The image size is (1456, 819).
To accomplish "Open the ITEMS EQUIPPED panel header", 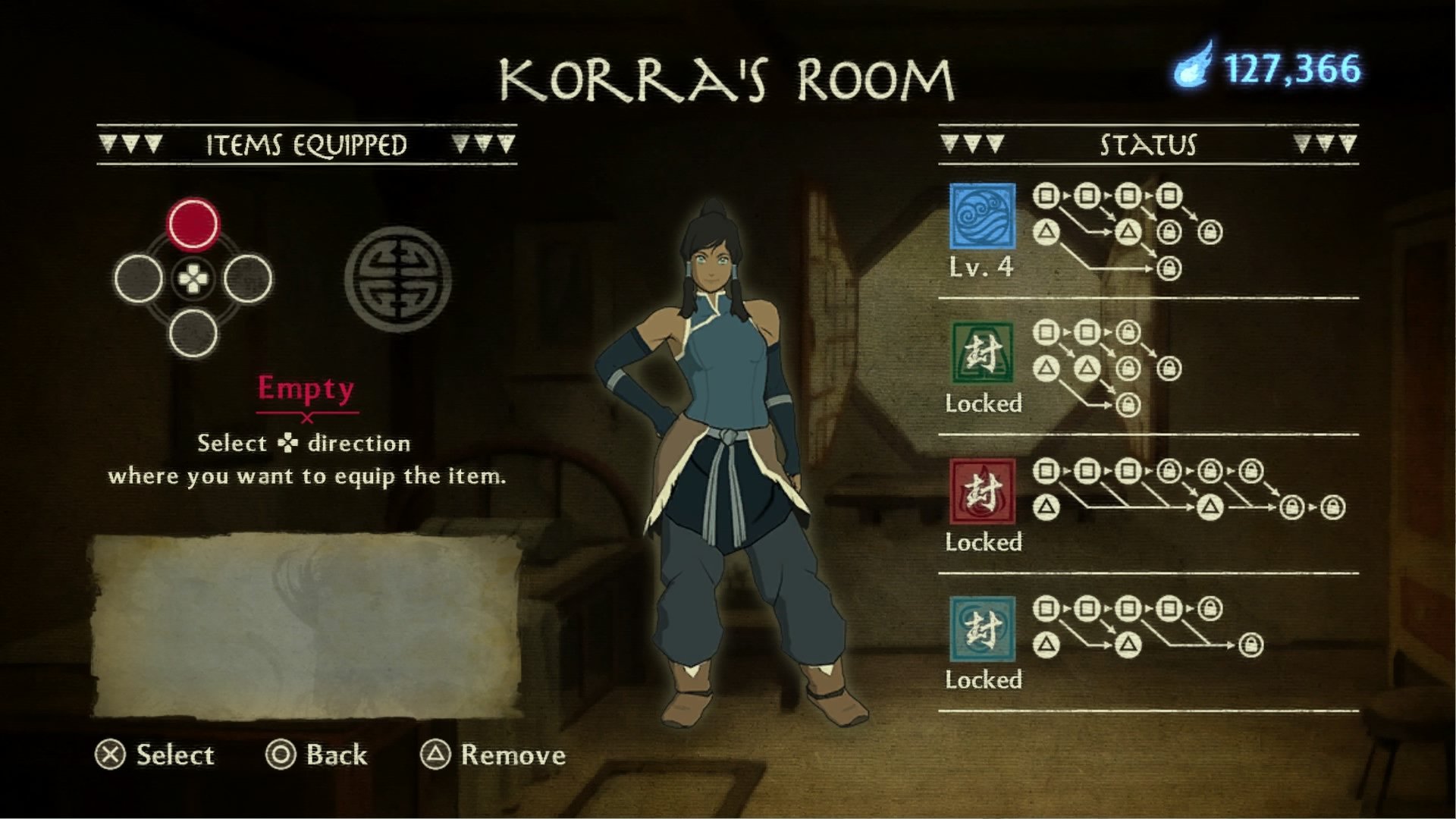I will click(x=306, y=142).
